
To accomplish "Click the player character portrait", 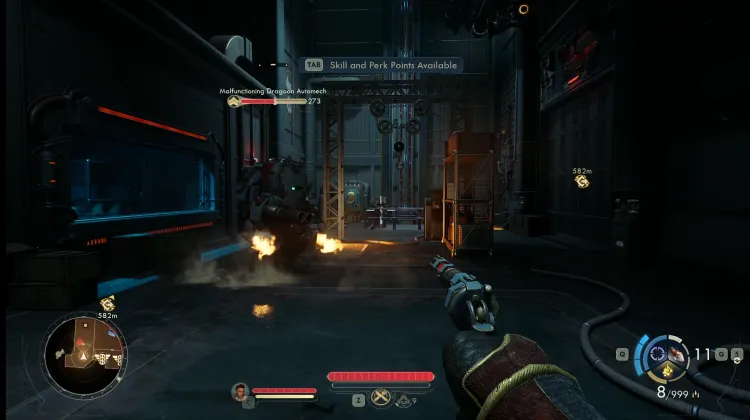I will (240, 391).
